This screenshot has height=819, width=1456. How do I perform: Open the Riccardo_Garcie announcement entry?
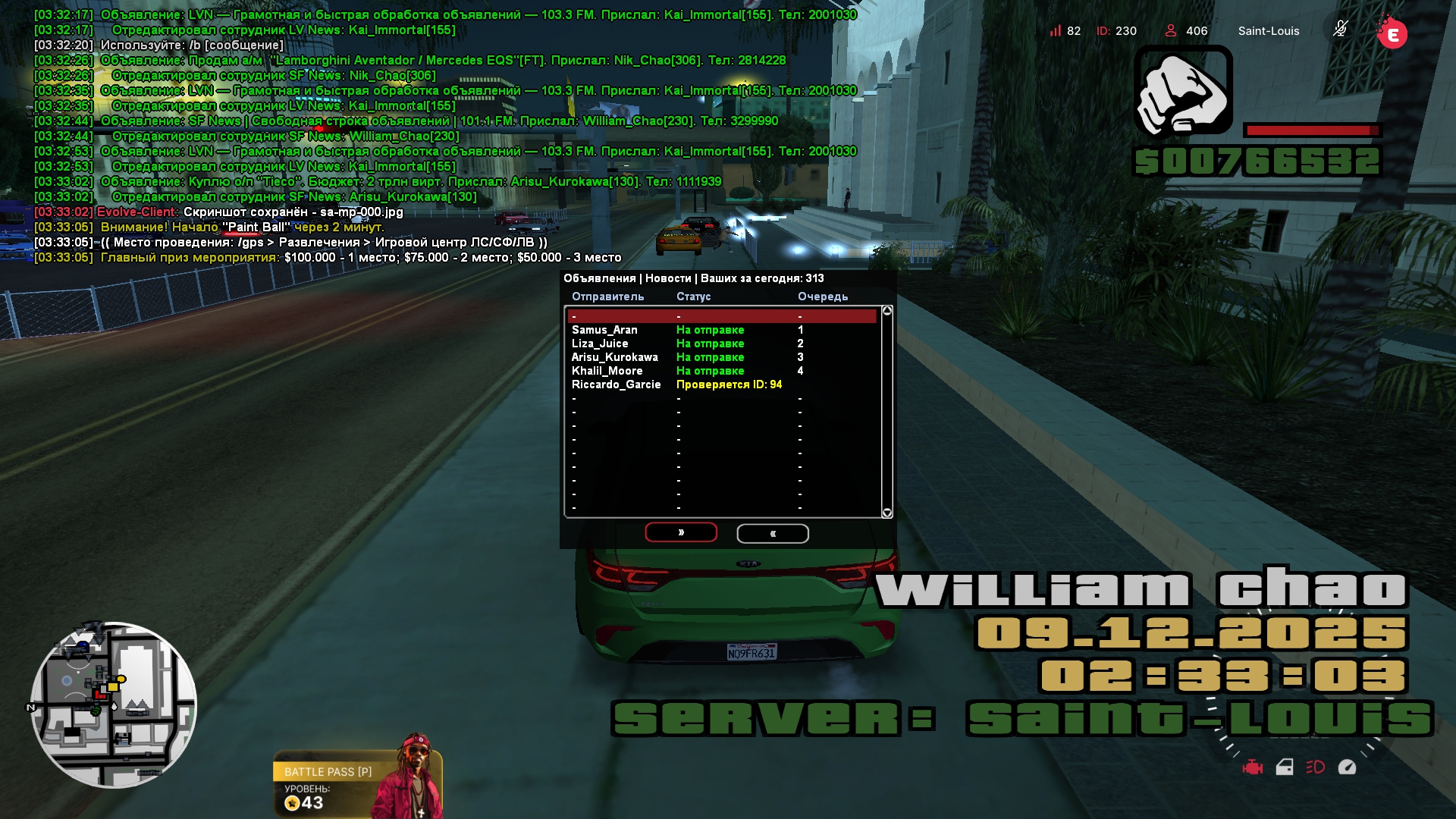722,384
